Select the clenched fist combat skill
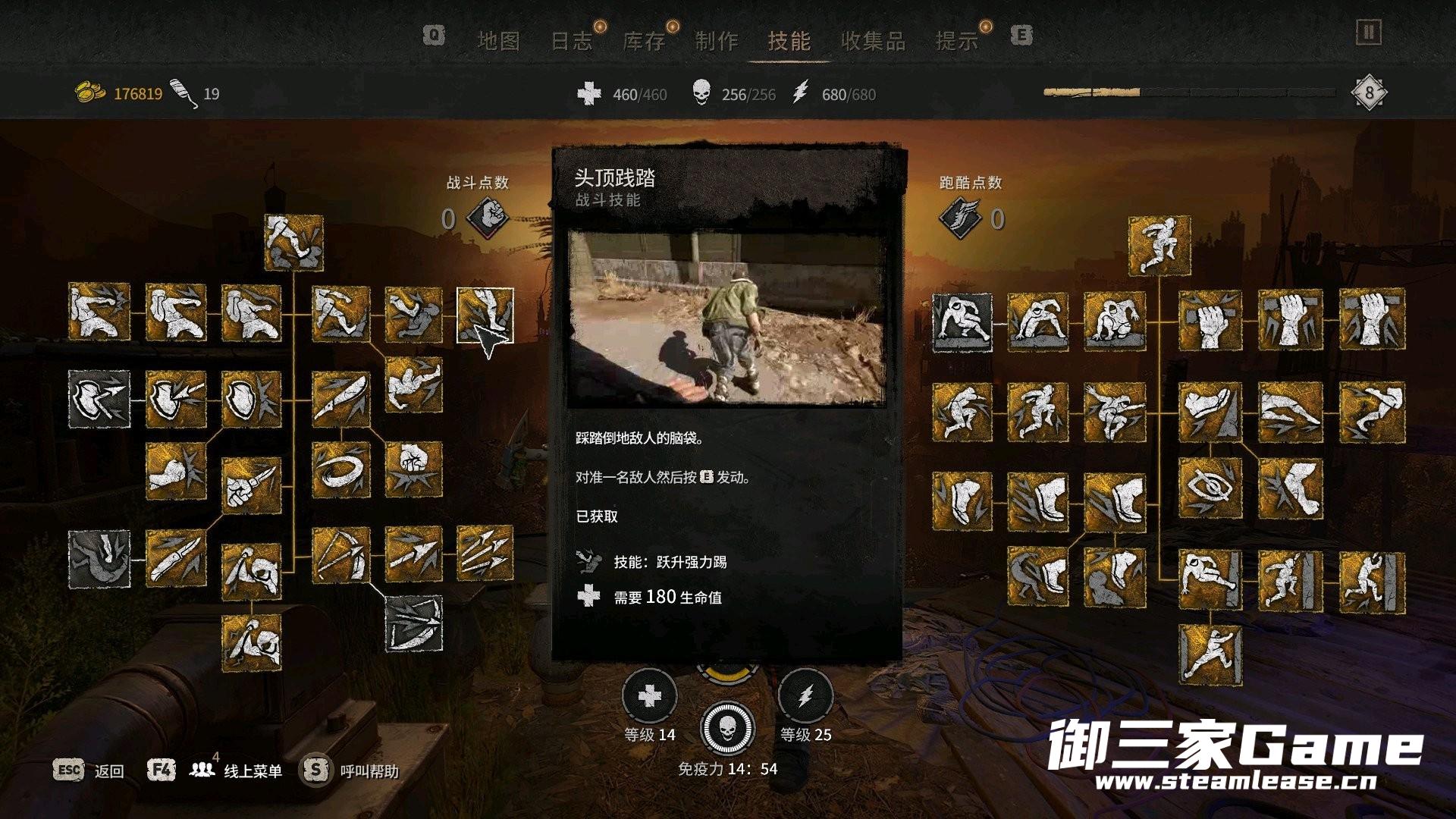1456x819 pixels. [x=413, y=470]
